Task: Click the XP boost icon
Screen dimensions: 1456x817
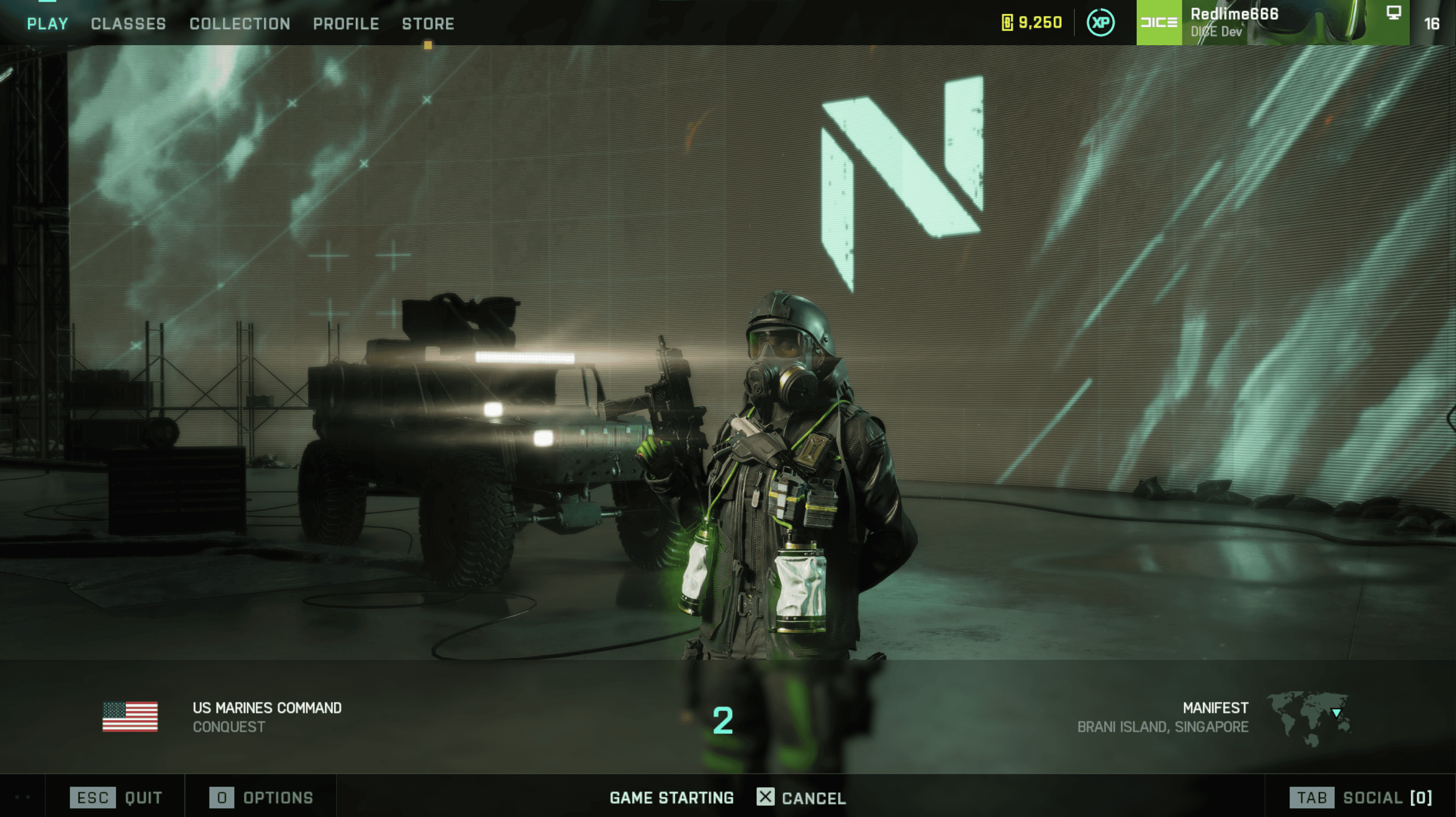Action: 1100,23
